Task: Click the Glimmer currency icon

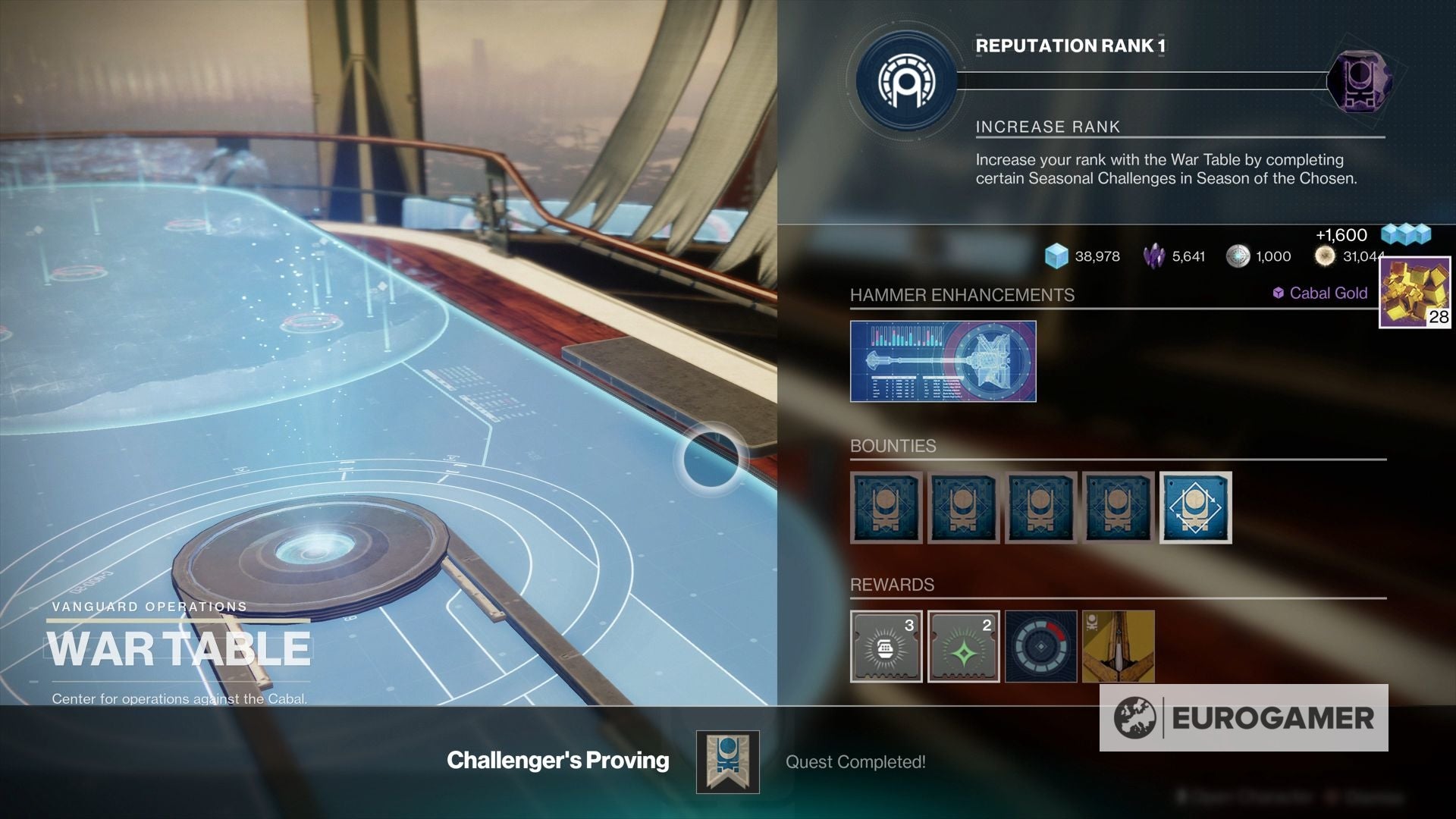Action: click(1056, 256)
